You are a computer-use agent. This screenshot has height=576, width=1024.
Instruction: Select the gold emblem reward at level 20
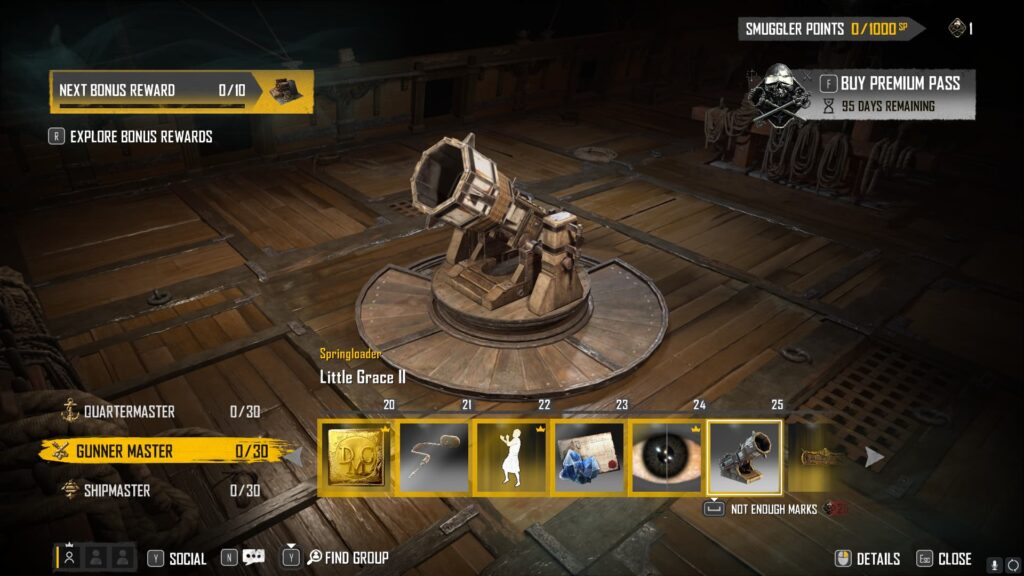click(355, 457)
